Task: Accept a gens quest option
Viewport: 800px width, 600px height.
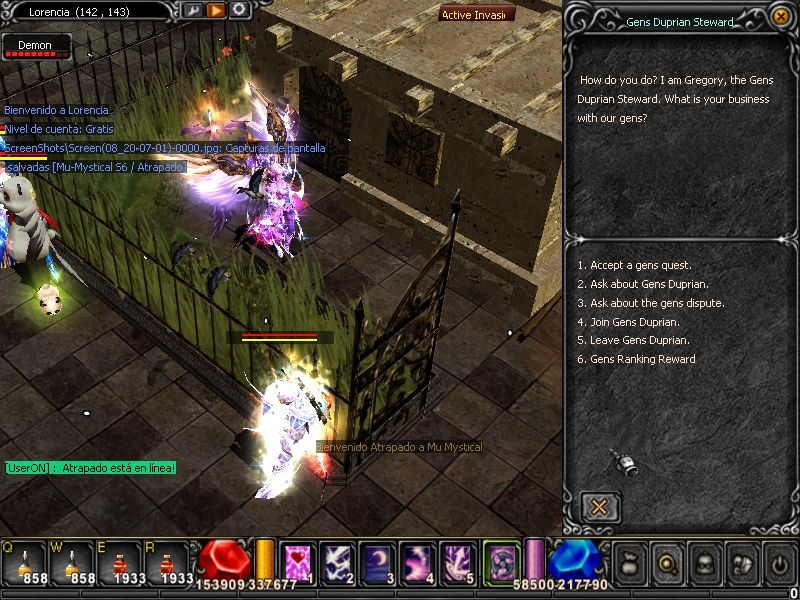Action: [x=634, y=265]
